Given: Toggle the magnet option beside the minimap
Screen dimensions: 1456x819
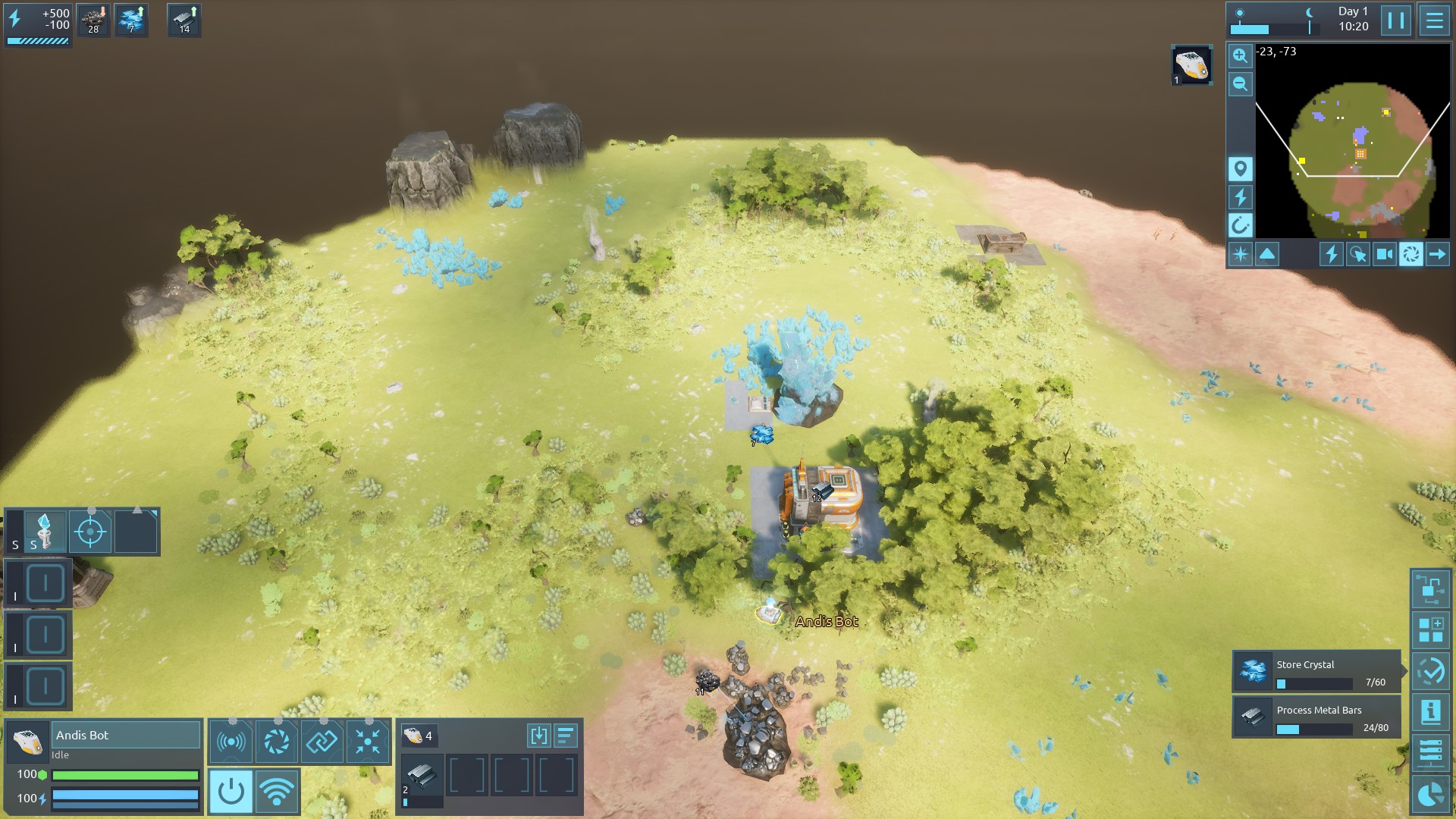Looking at the screenshot, I should coord(1240,225).
